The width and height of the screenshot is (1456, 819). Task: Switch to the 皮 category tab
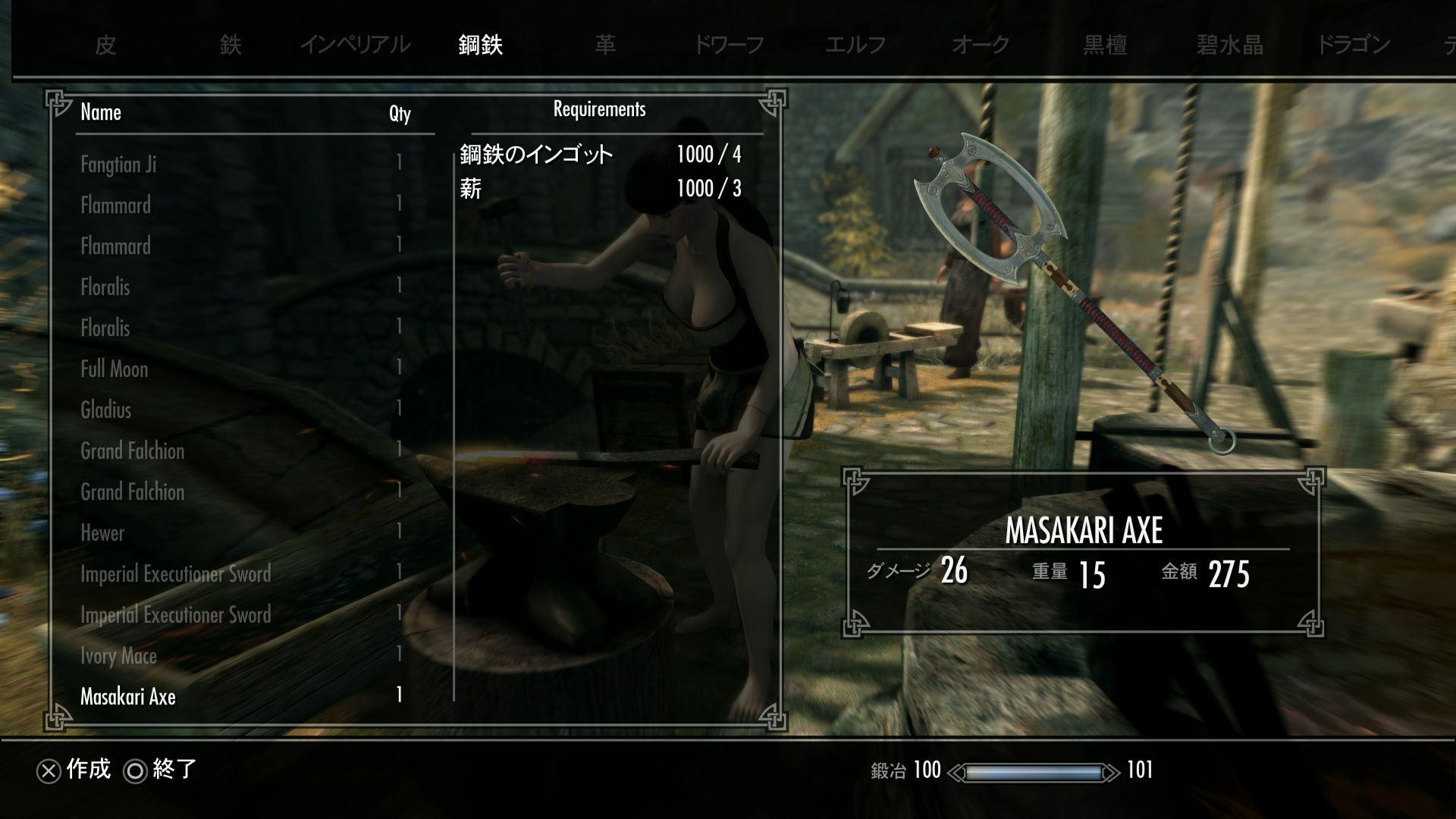[x=105, y=45]
